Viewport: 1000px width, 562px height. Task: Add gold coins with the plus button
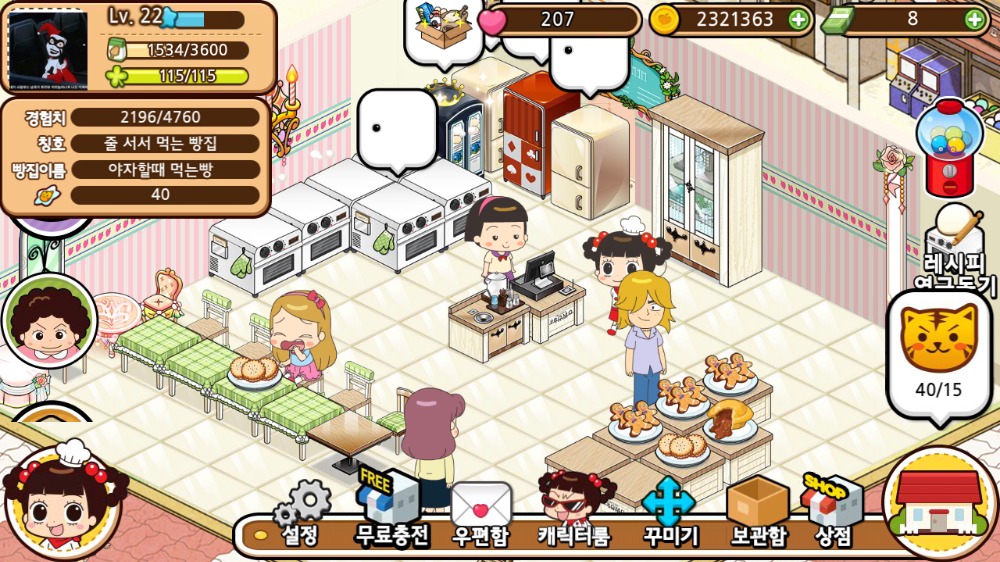798,19
